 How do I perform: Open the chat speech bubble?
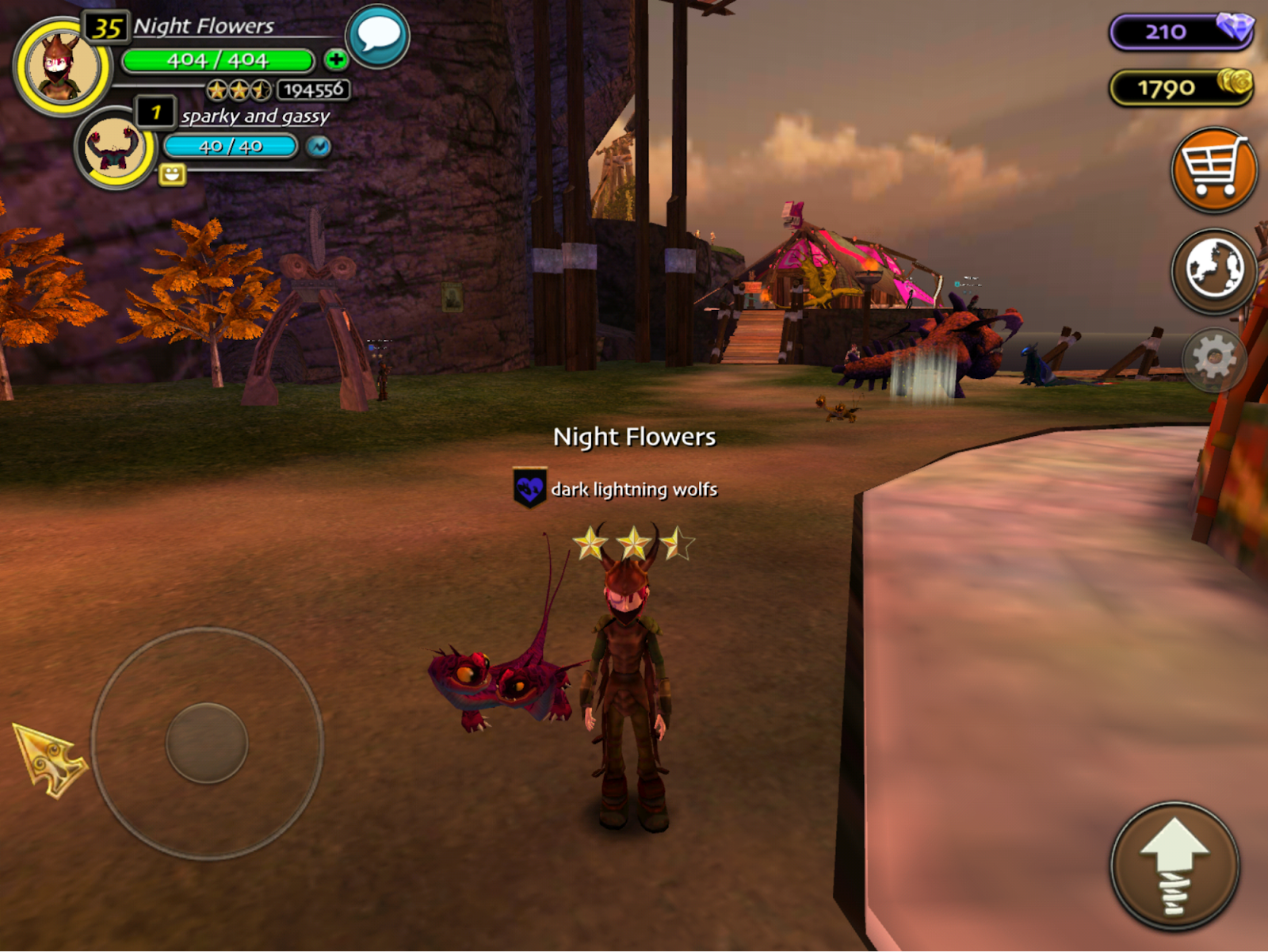378,36
